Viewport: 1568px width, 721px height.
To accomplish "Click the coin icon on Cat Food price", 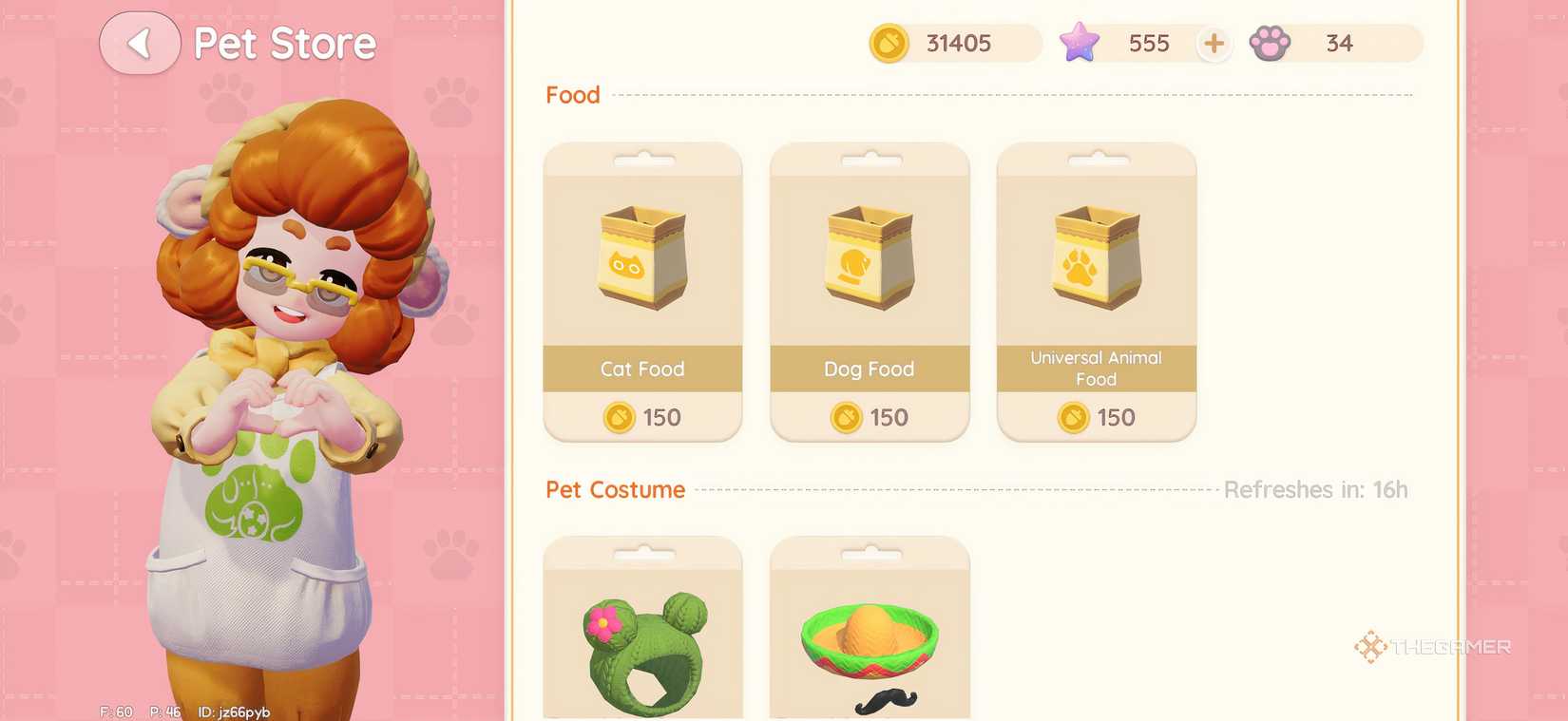I will click(x=619, y=417).
